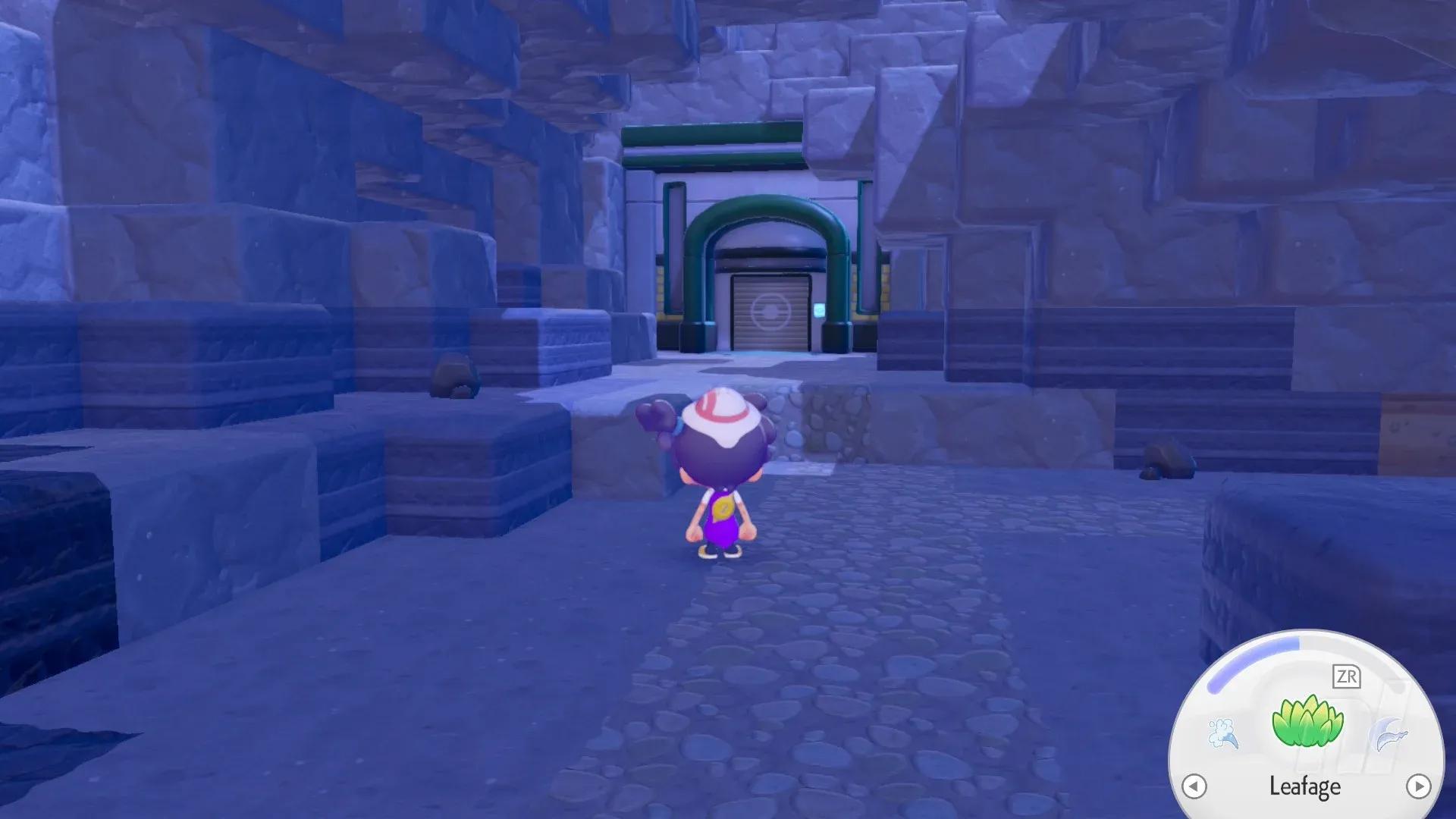1456x819 pixels.
Task: Select the wing-shaped move icon right of Leafage
Action: [x=1388, y=733]
